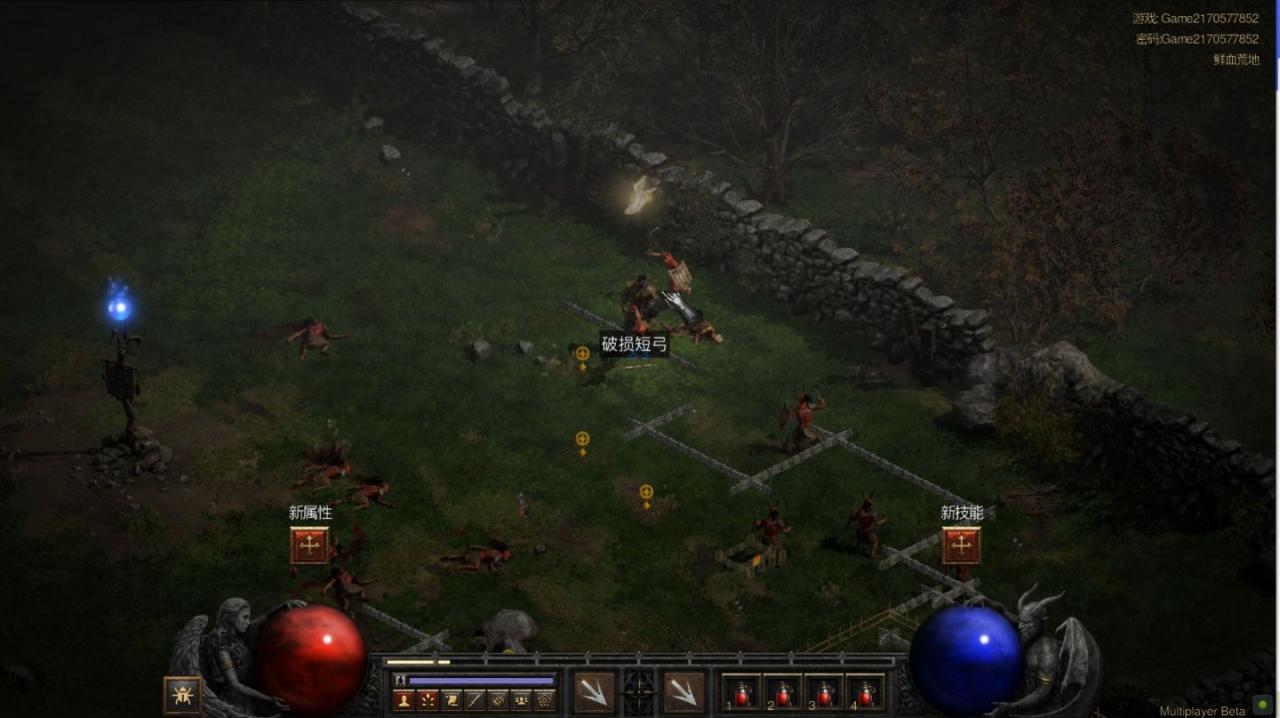Open the new attributes (新属性) button
This screenshot has width=1280, height=718.
[310, 545]
